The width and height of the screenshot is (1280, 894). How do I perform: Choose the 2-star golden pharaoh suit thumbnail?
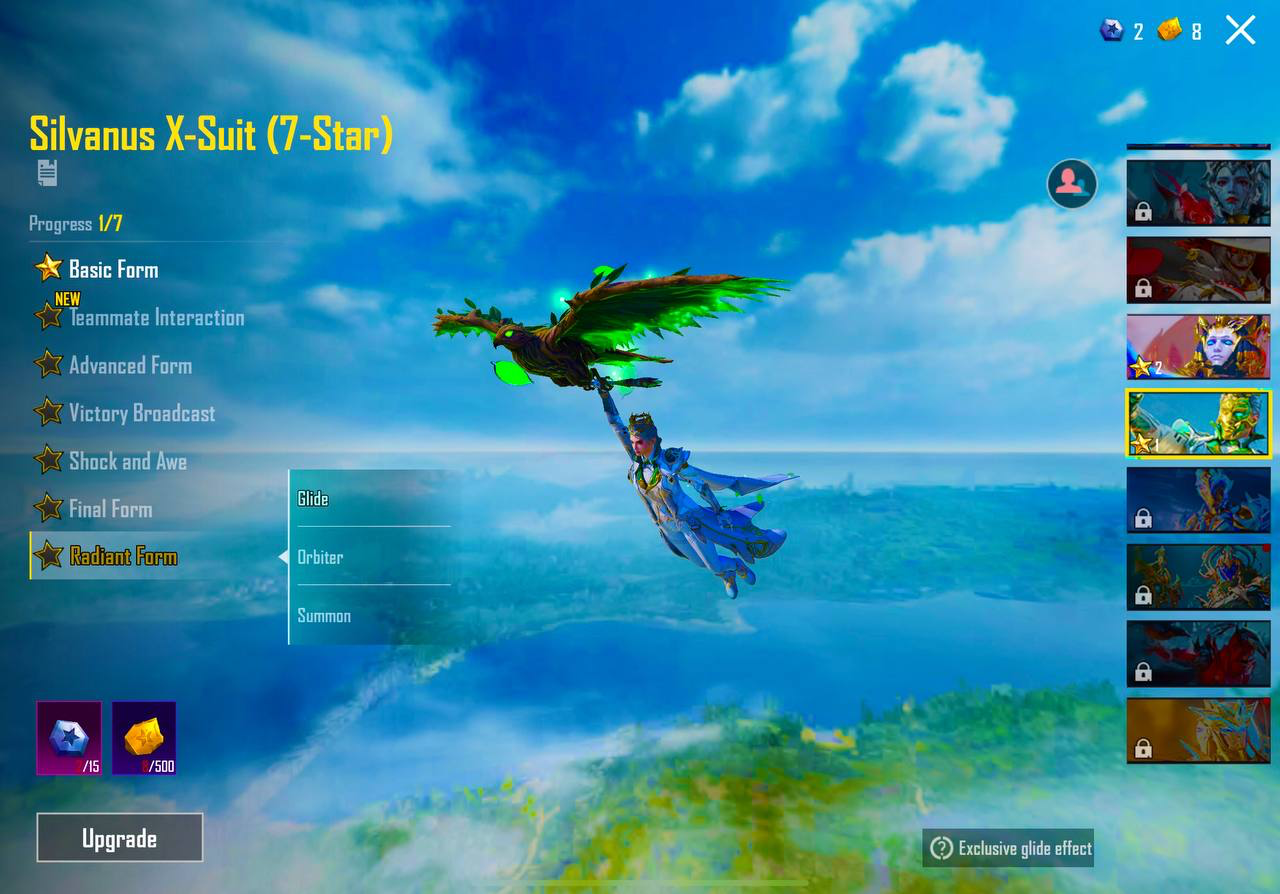[1199, 346]
